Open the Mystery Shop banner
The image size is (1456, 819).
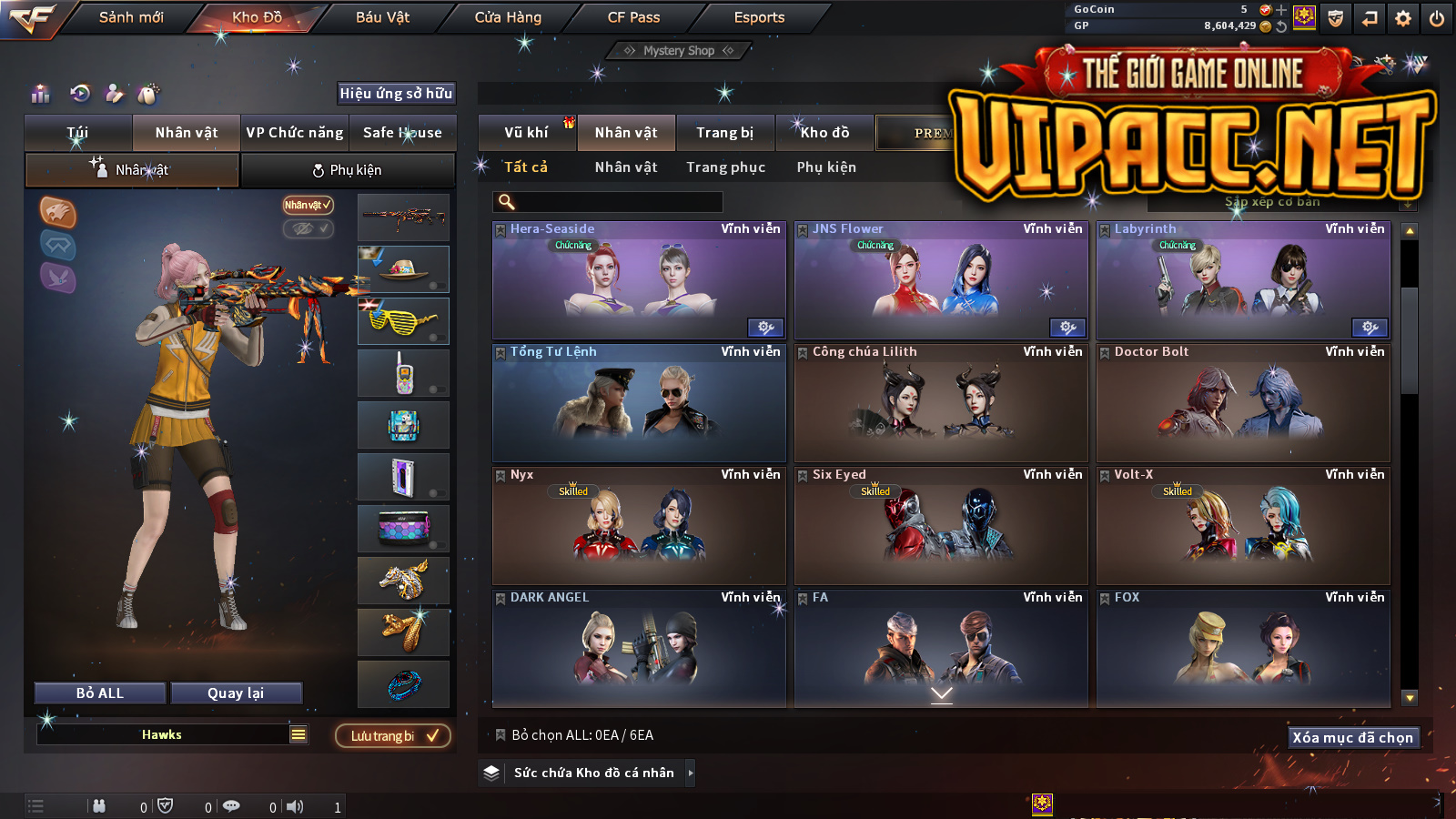(x=679, y=51)
